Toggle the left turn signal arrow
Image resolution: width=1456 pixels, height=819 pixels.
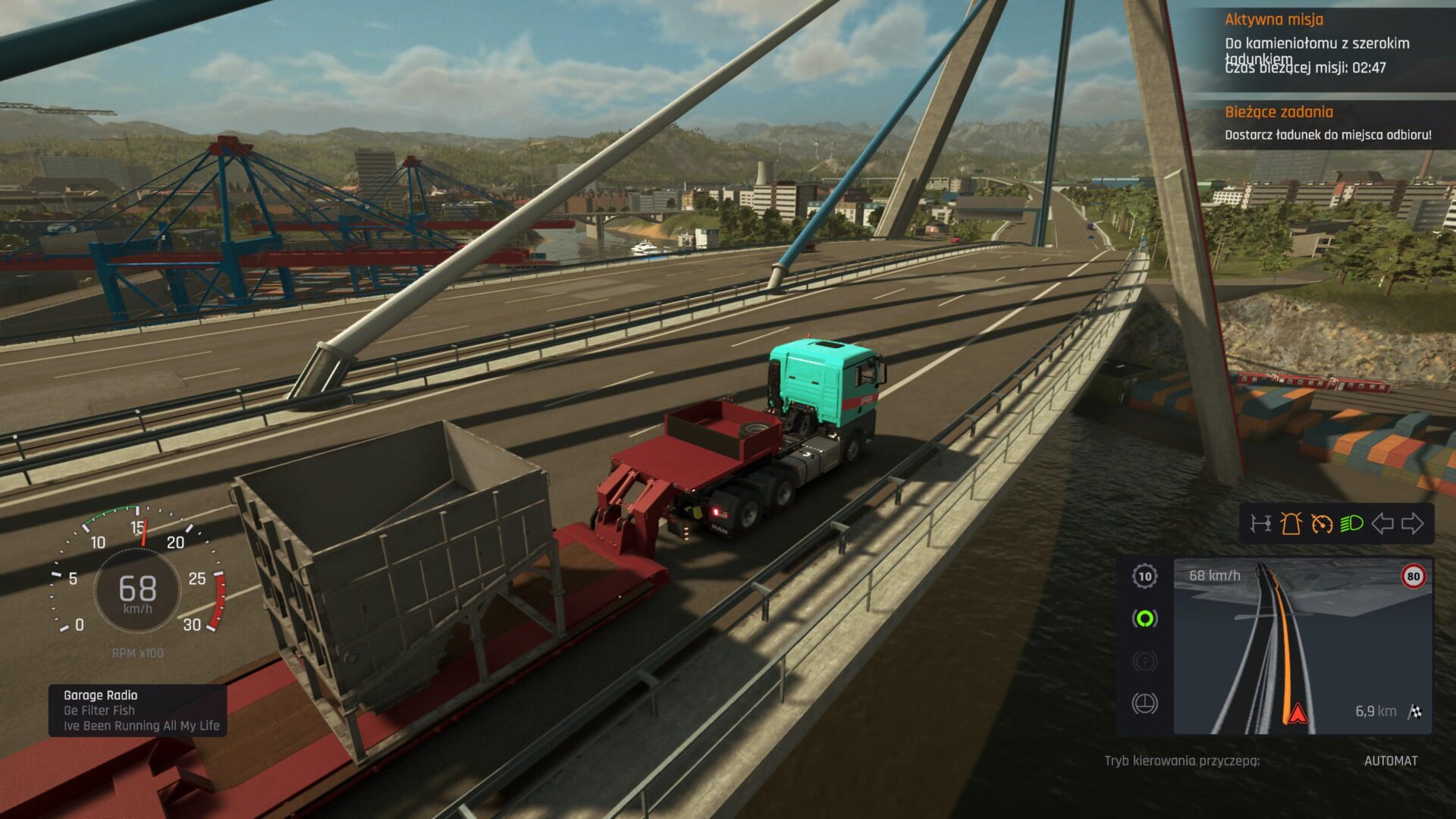pos(1382,523)
